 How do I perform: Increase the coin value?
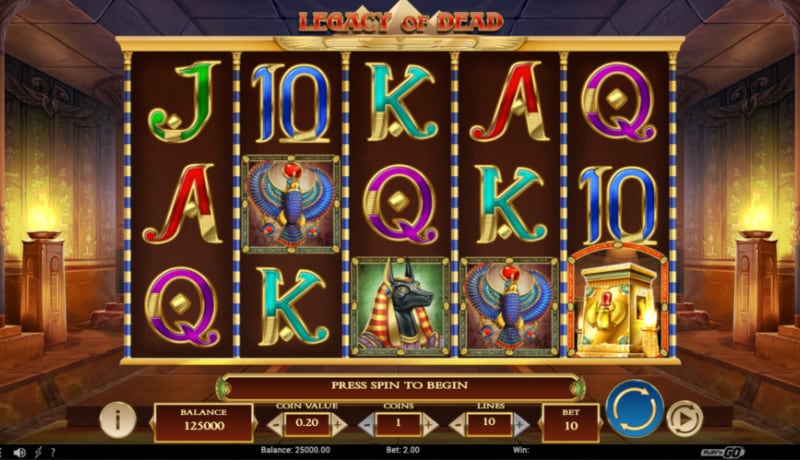click(x=337, y=423)
